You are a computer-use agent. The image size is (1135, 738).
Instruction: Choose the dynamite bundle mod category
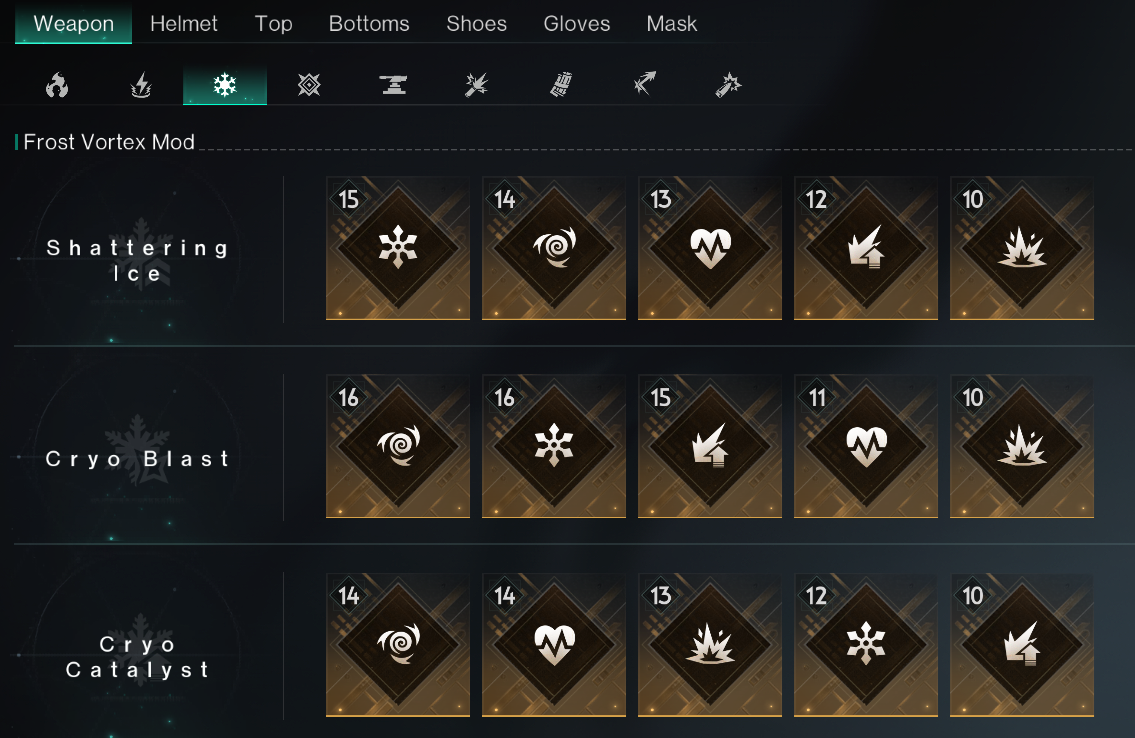(560, 87)
